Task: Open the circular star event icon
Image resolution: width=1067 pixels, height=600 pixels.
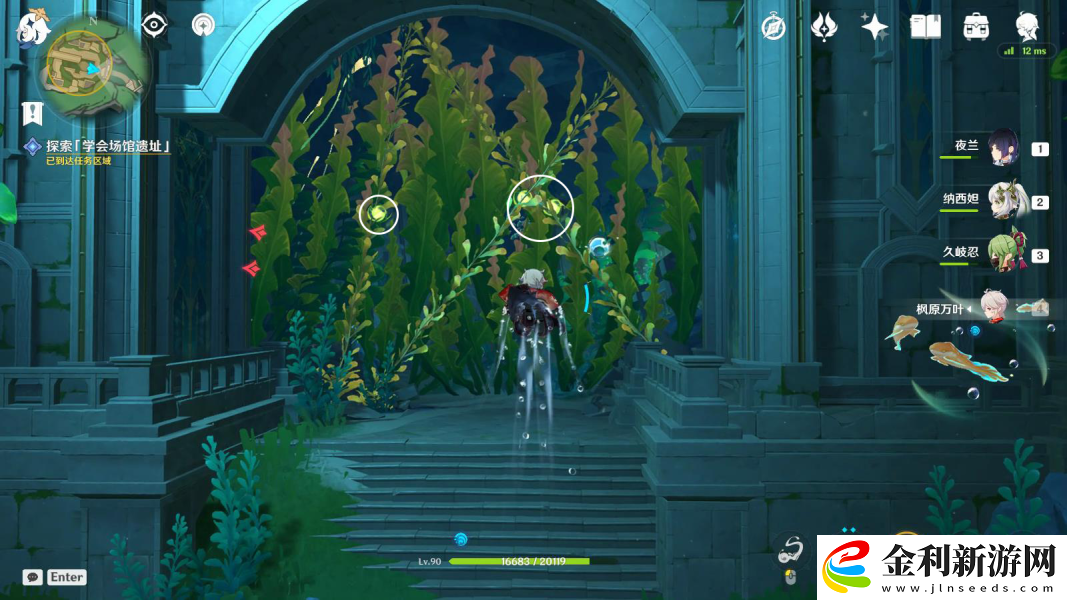Action: (x=203, y=25)
